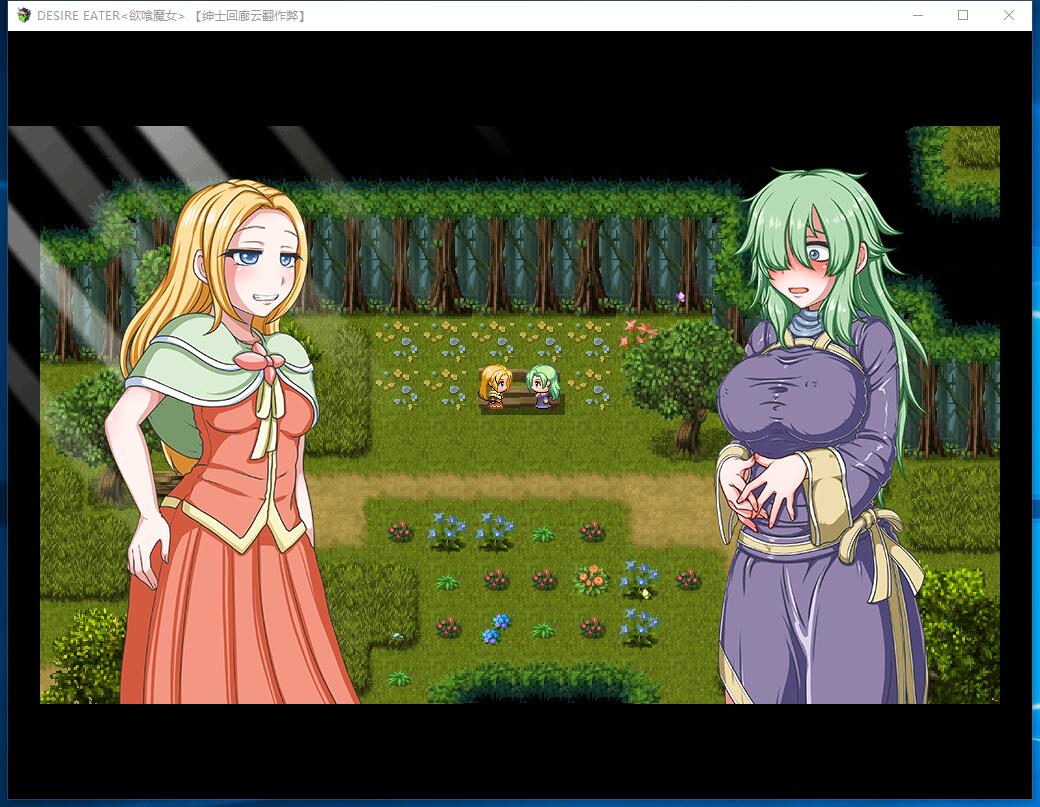Minimize the game window
1040x807 pixels.
[917, 15]
